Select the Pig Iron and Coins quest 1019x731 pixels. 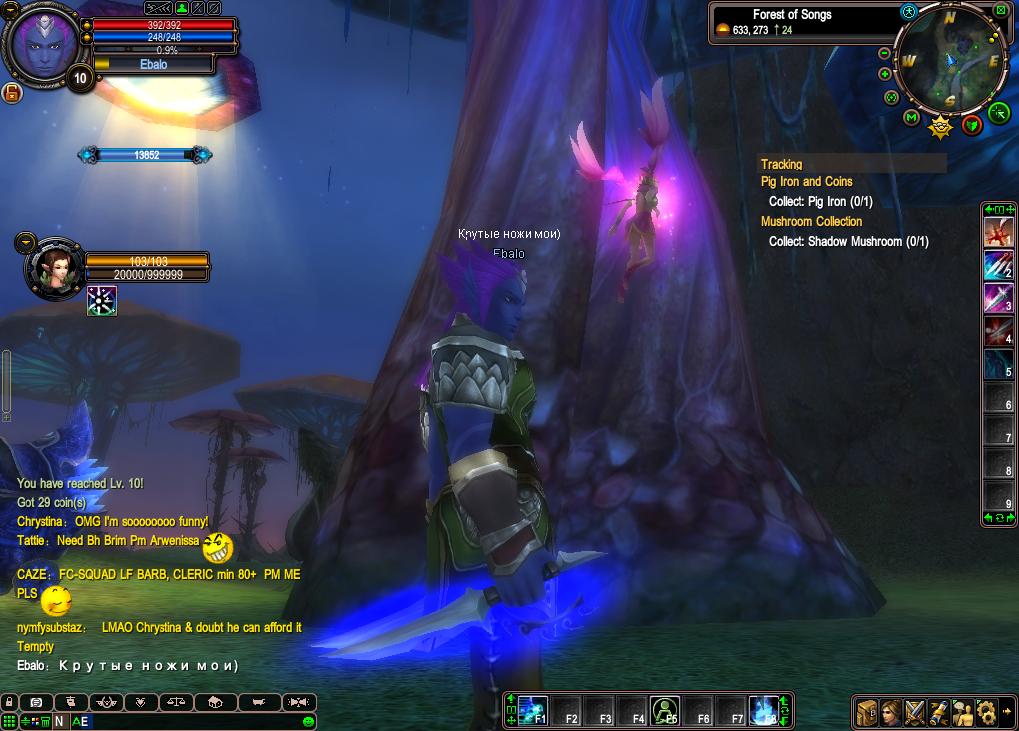[806, 182]
